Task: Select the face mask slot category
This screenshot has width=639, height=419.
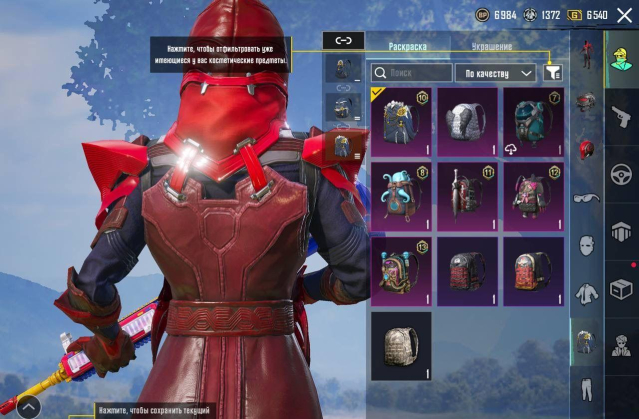Action: pyautogui.click(x=587, y=245)
